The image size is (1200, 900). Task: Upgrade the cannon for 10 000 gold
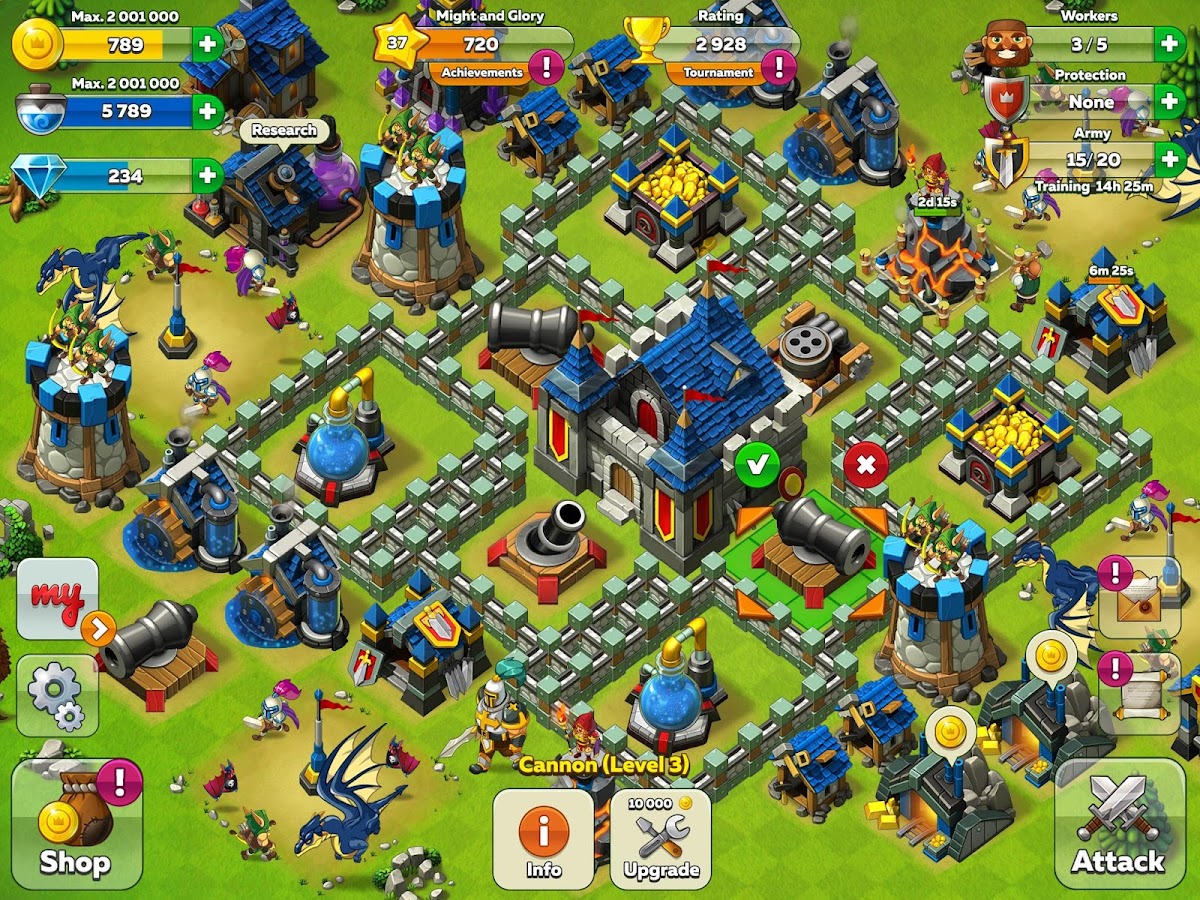(x=661, y=838)
